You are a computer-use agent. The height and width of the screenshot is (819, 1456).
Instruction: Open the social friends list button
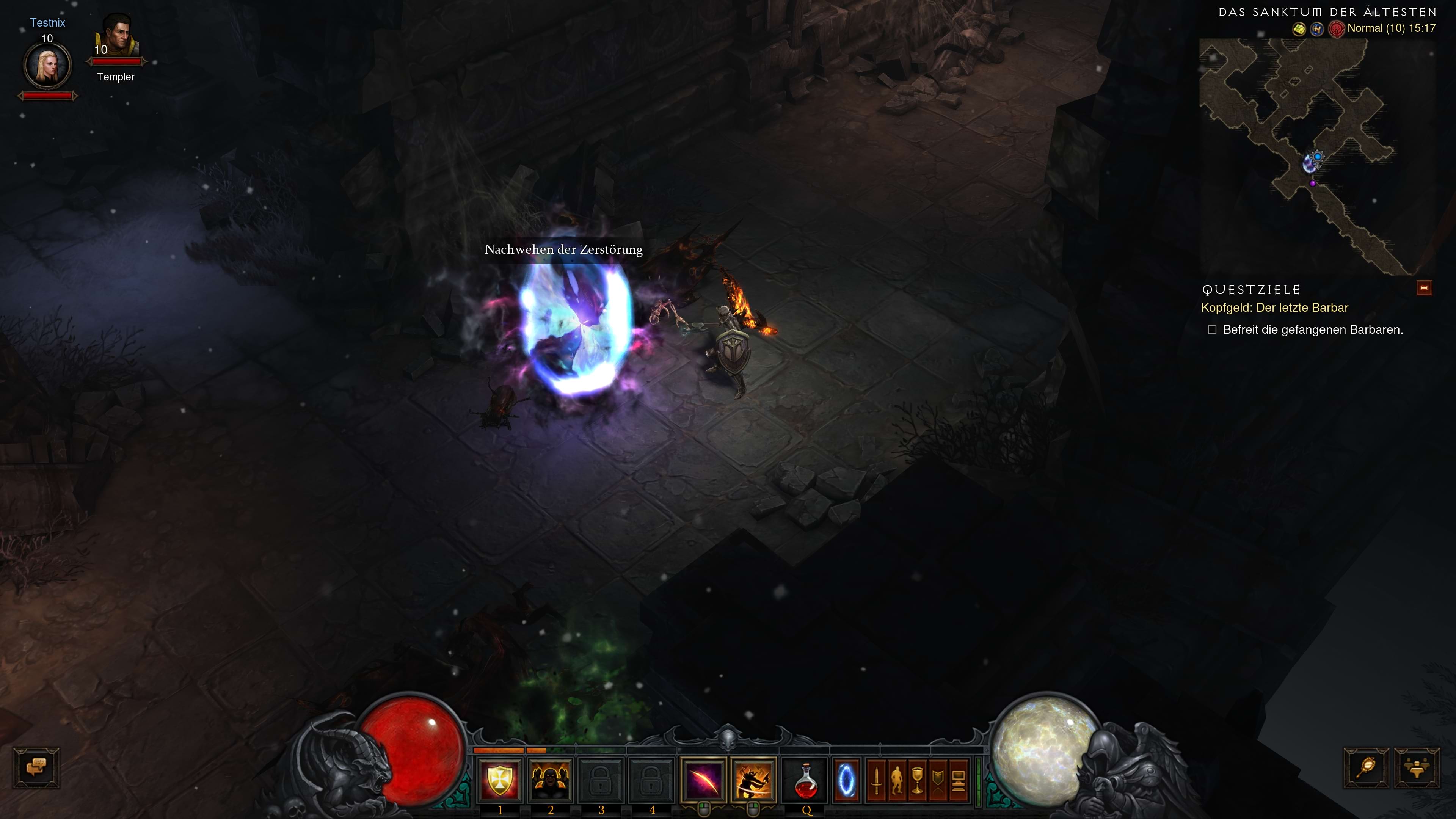[x=1417, y=767]
